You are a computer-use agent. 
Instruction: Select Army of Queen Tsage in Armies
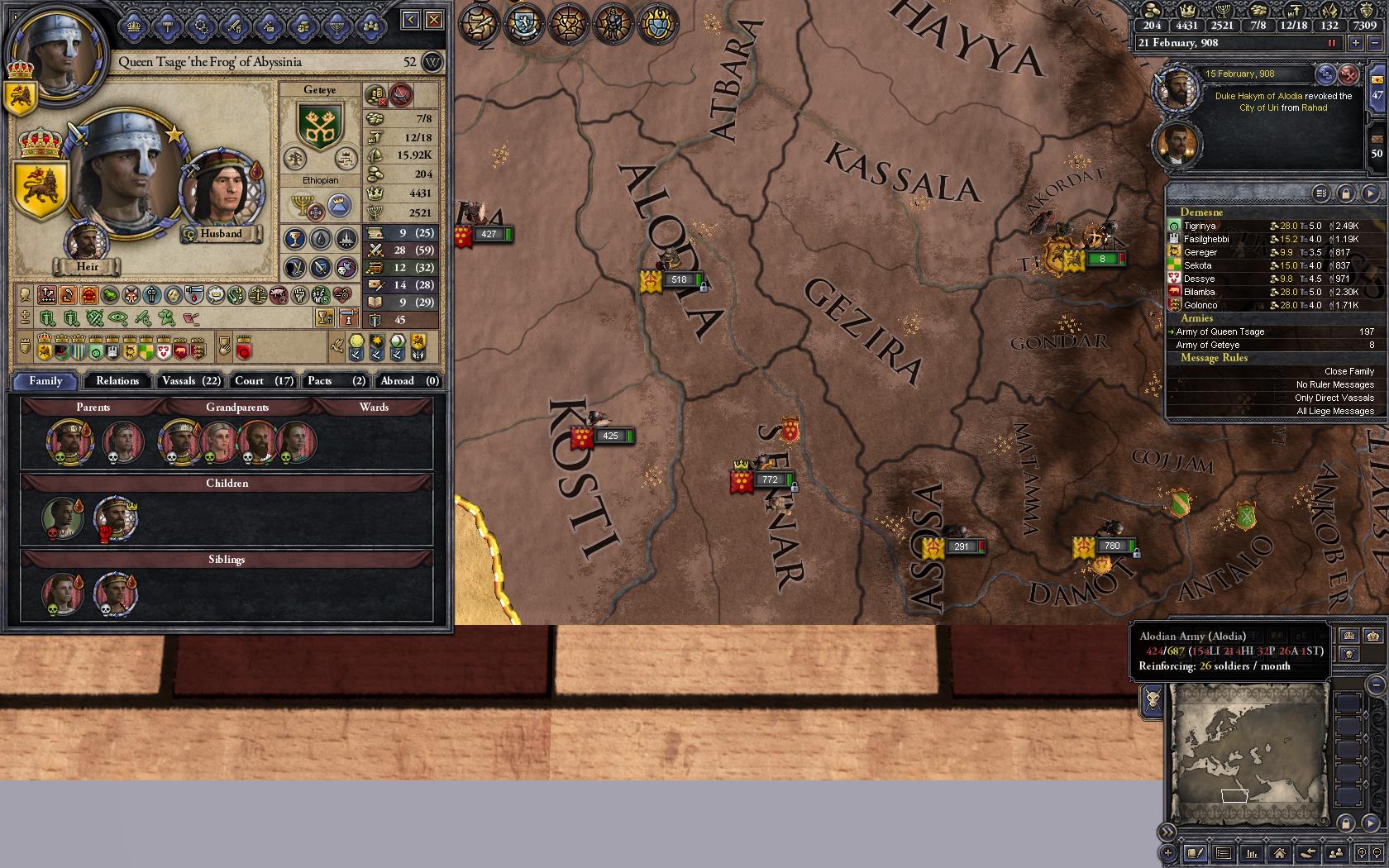click(1220, 331)
